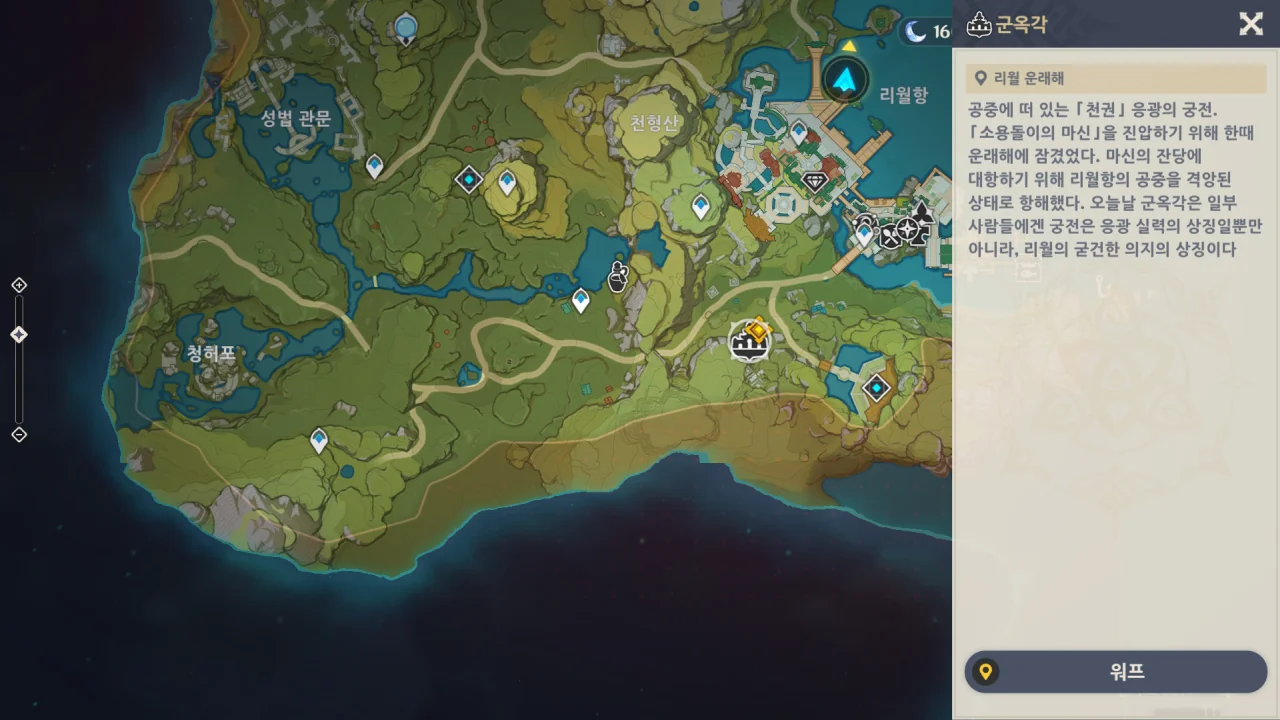The image size is (1280, 720).
Task: Select the upper waypoint inside 리월항 city
Action: 799,131
